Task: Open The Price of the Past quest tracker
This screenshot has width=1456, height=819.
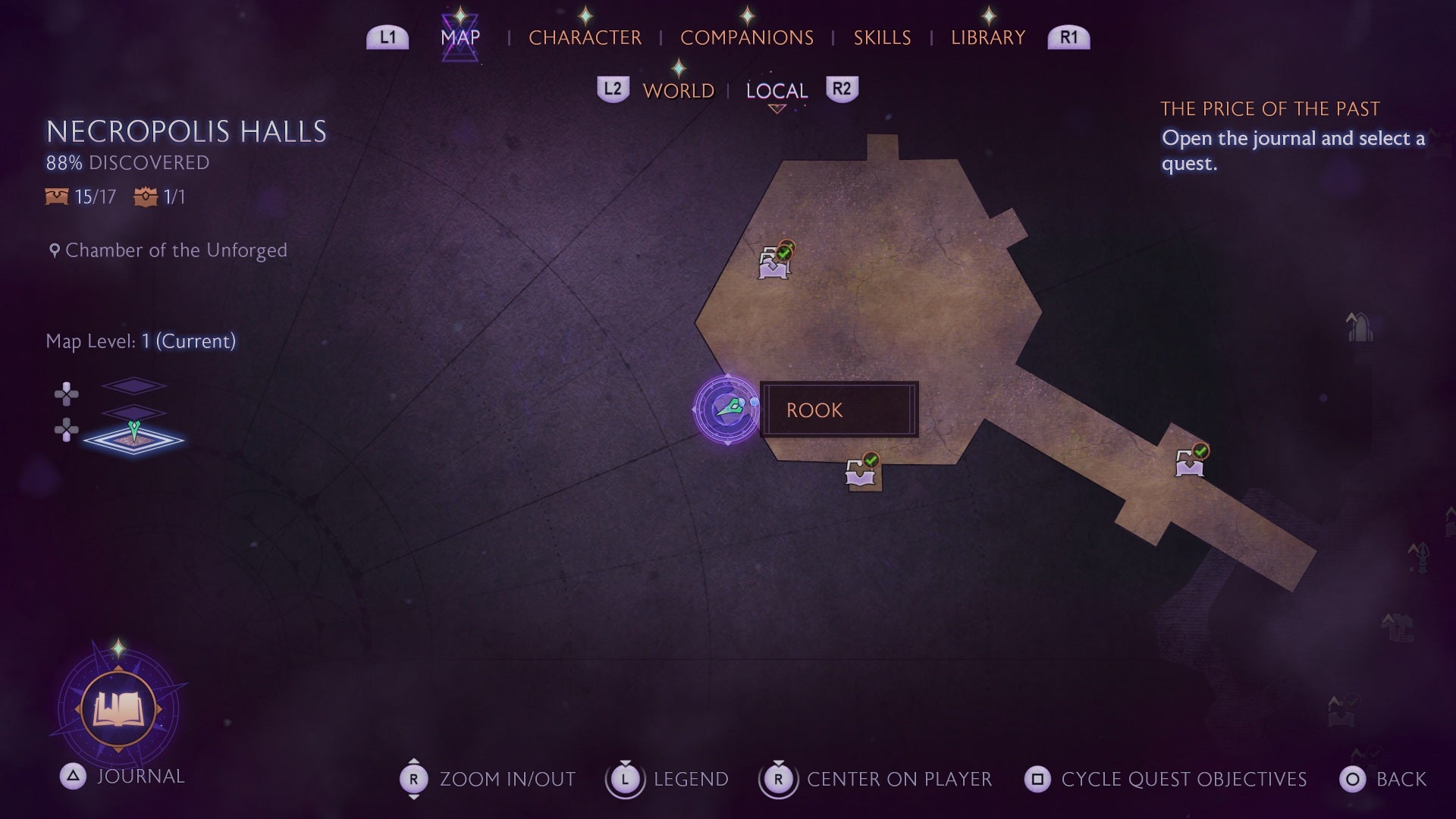Action: pyautogui.click(x=1269, y=109)
